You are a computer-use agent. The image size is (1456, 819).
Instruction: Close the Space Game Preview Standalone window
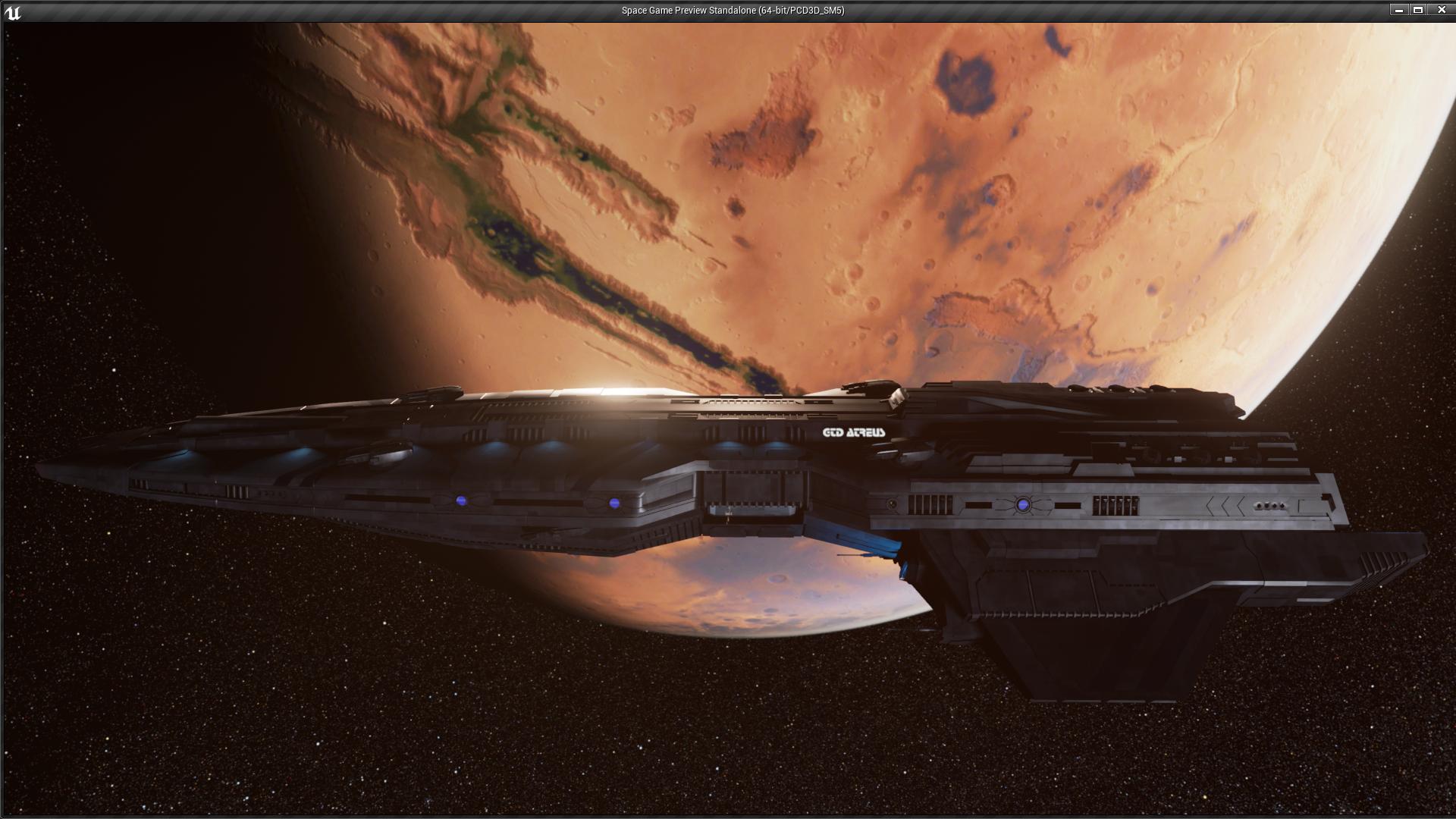coord(1442,11)
